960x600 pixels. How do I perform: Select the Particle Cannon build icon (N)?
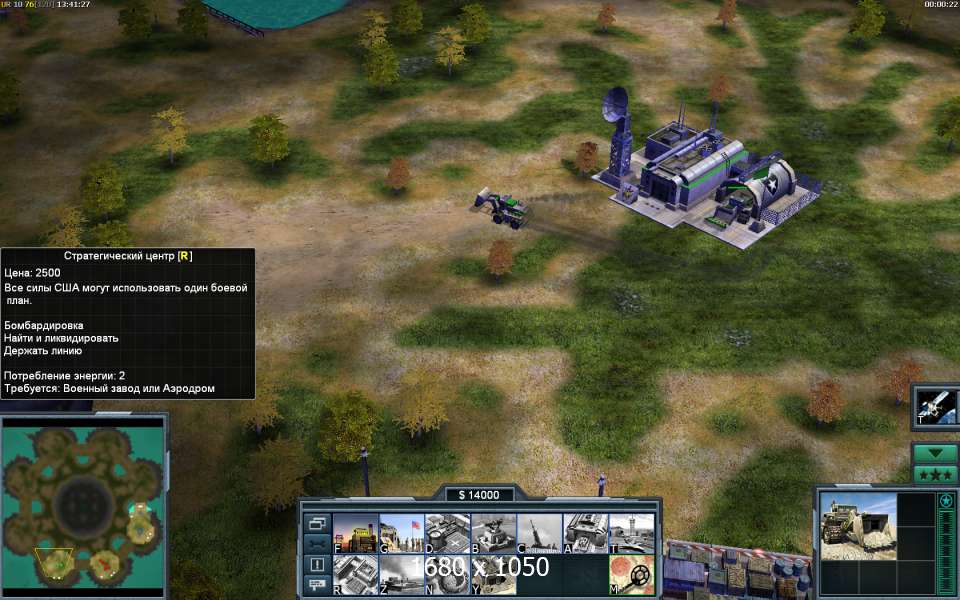(447, 575)
